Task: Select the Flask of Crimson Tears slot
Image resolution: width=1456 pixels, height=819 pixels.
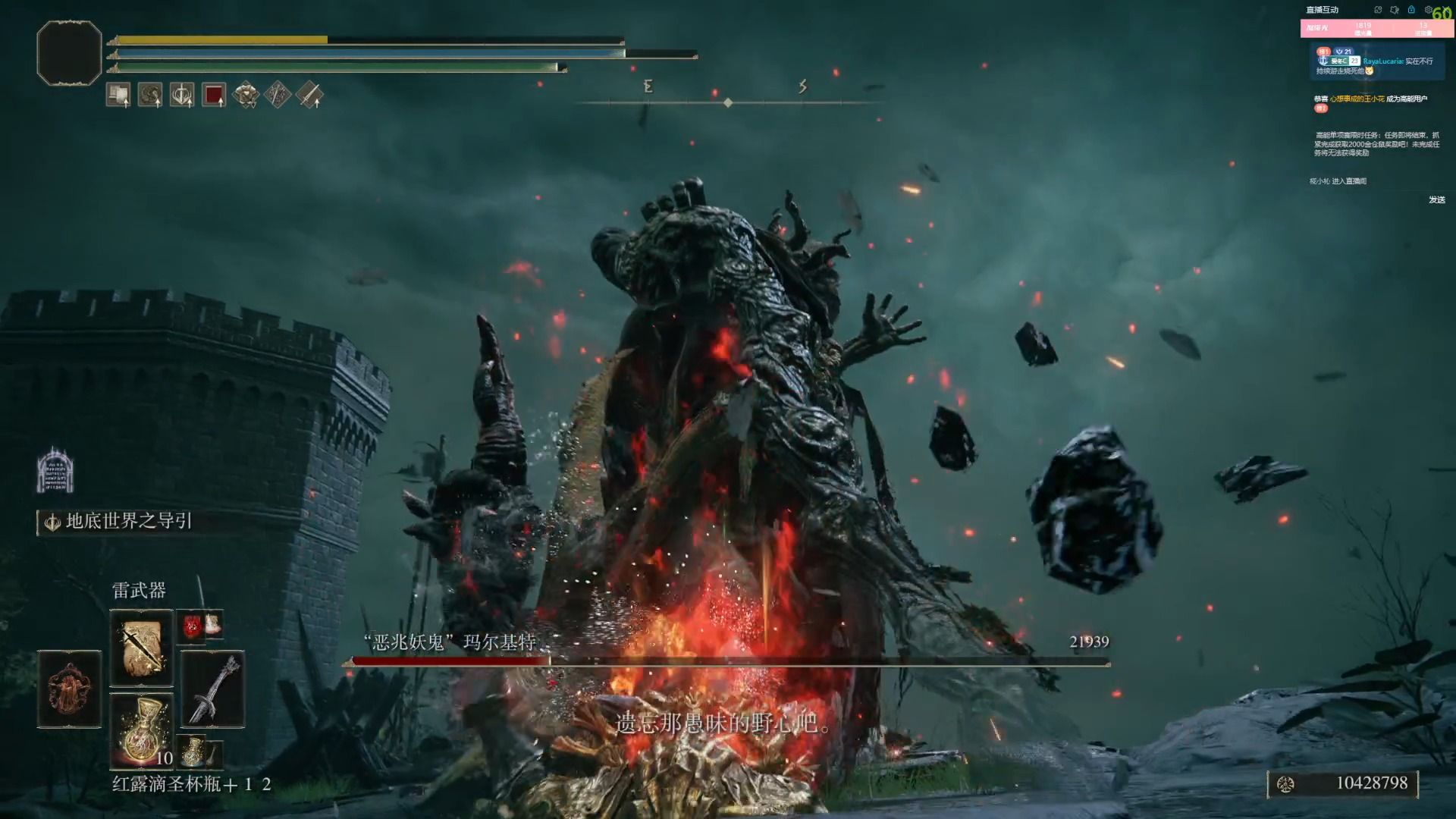Action: click(x=141, y=730)
